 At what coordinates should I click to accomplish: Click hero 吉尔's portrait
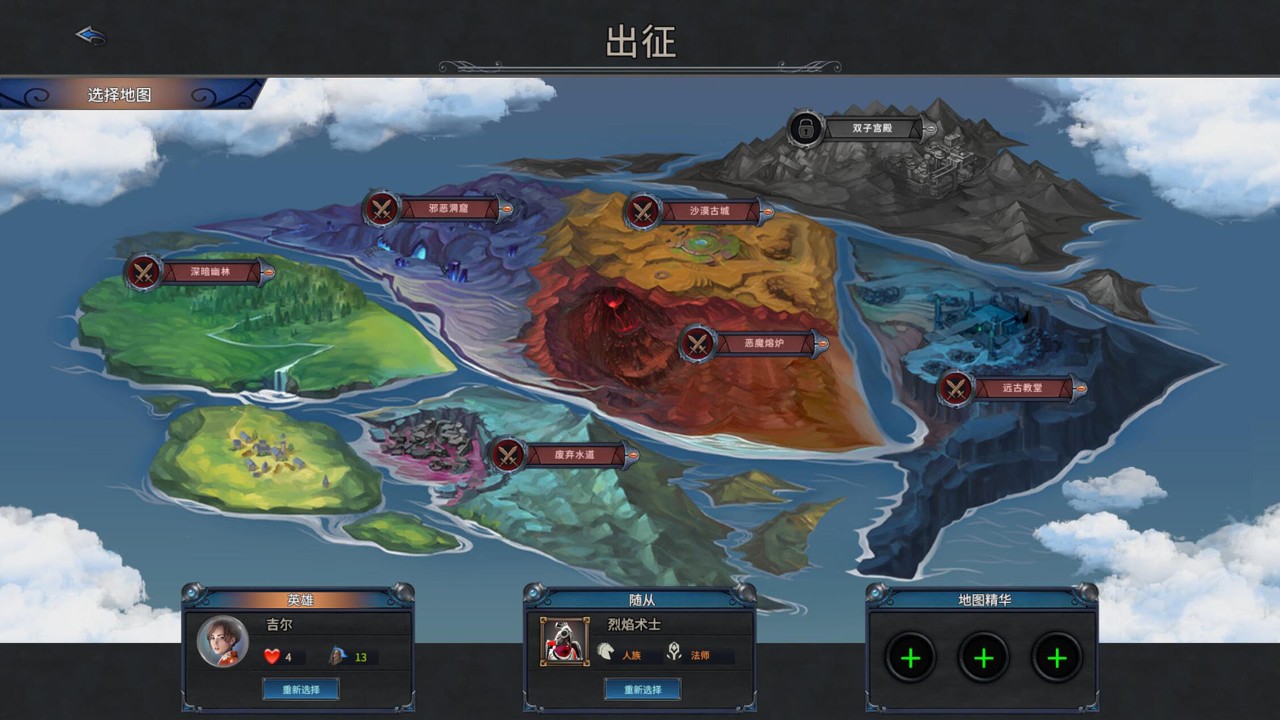[222, 641]
